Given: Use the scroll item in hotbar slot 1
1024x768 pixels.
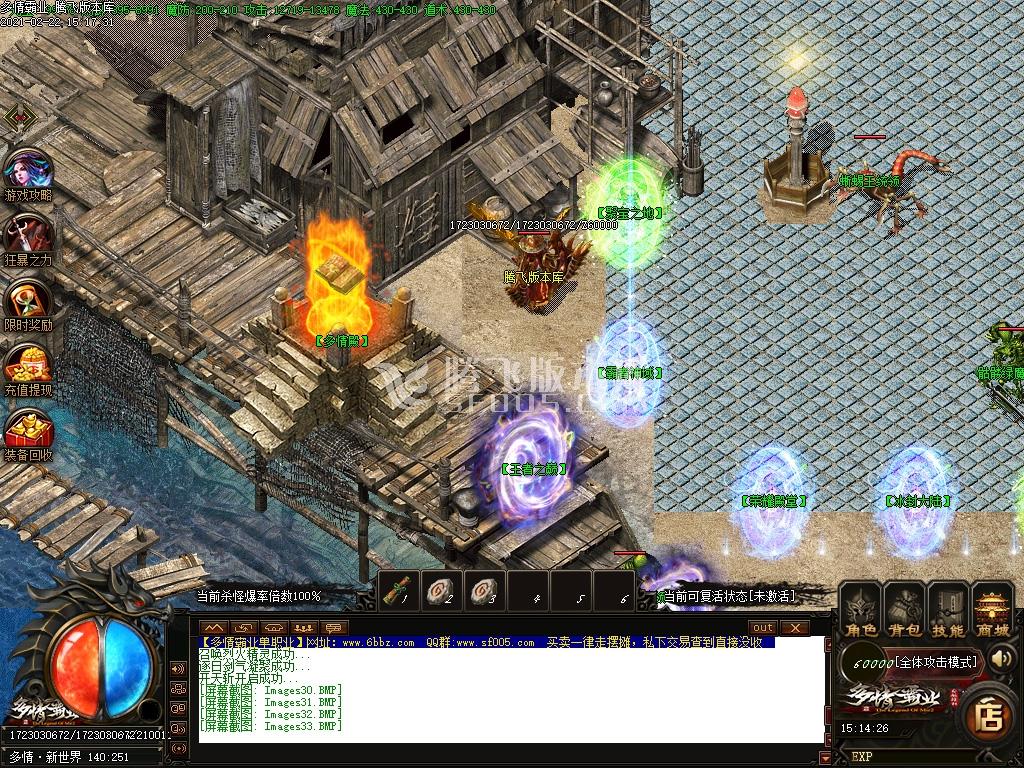Looking at the screenshot, I should coord(399,590).
